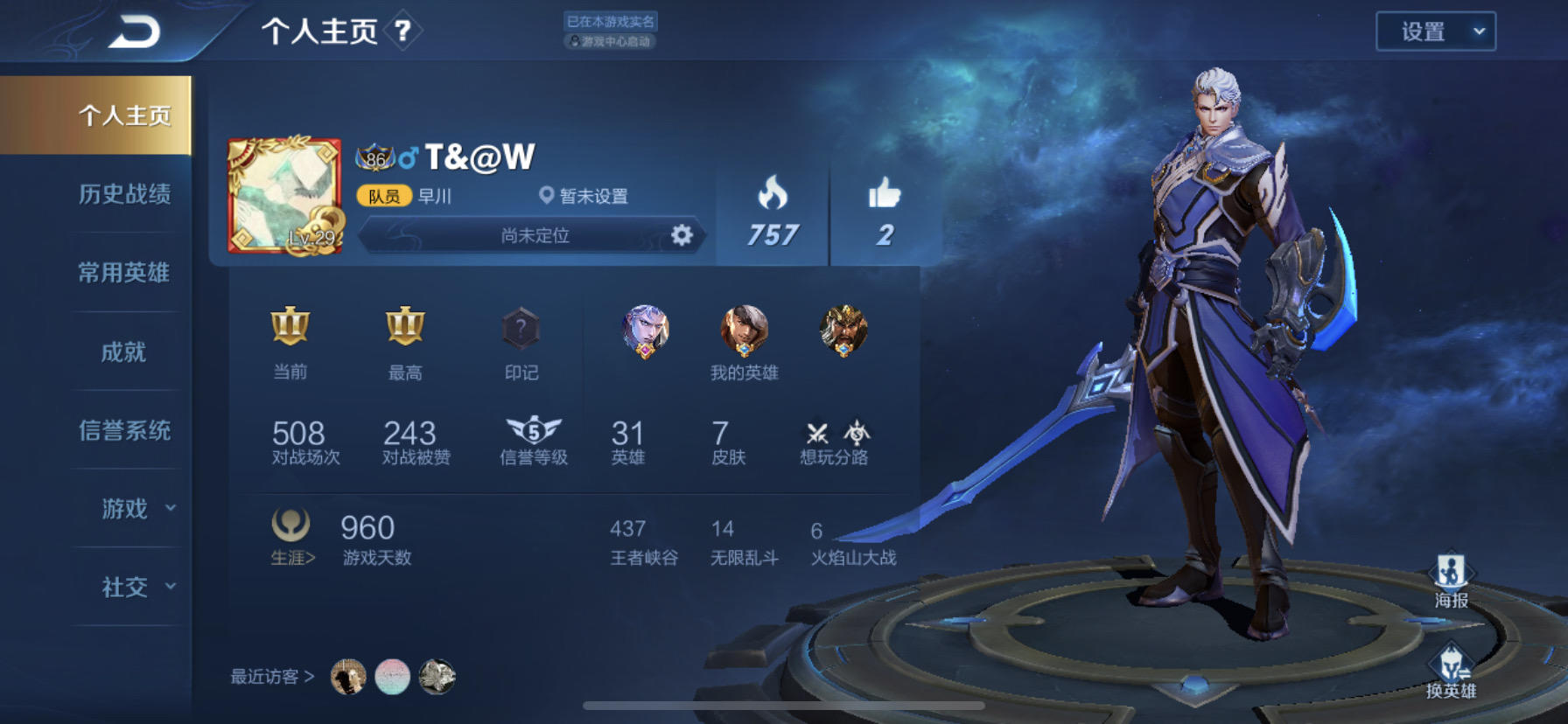This screenshot has width=1568, height=724.
Task: Give a thumbs-up like
Action: (885, 194)
